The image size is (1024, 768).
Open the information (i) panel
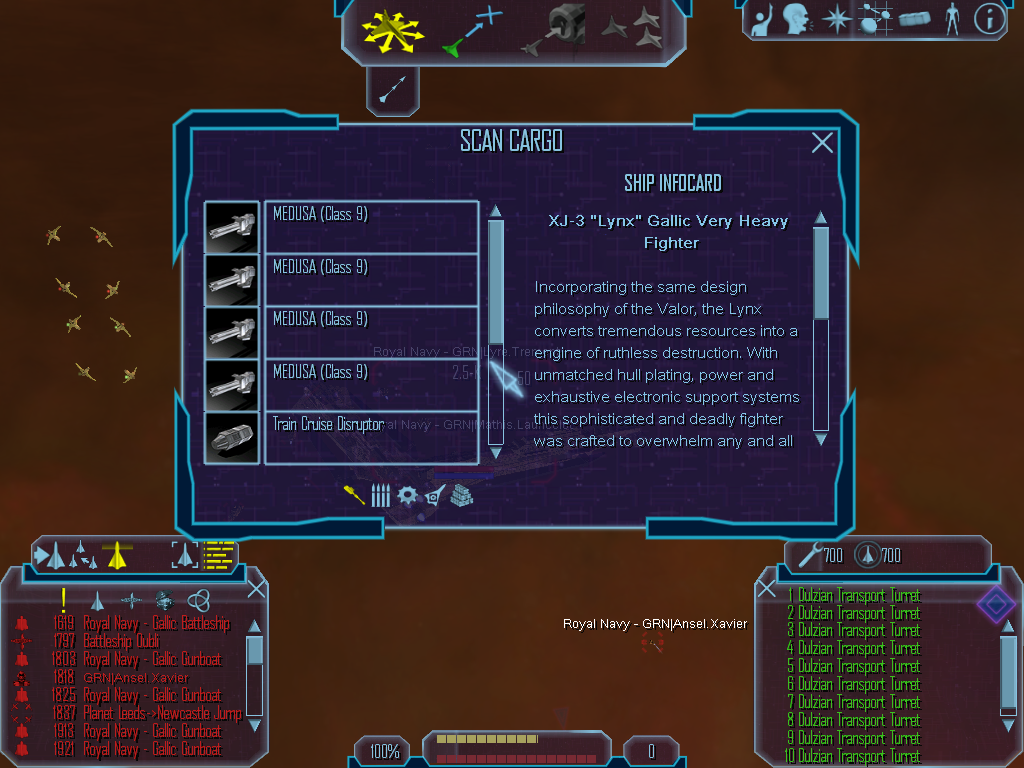(x=989, y=18)
